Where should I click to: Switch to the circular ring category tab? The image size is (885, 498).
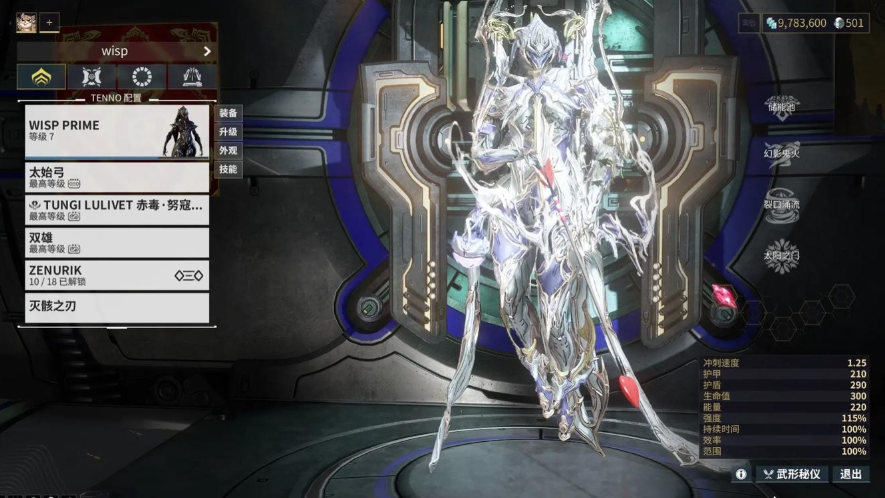[142, 77]
